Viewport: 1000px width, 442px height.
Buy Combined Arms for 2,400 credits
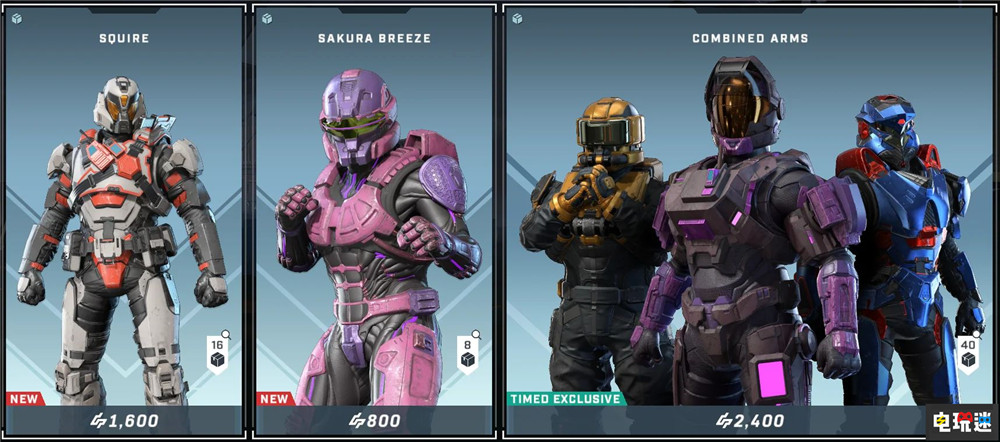[750, 421]
